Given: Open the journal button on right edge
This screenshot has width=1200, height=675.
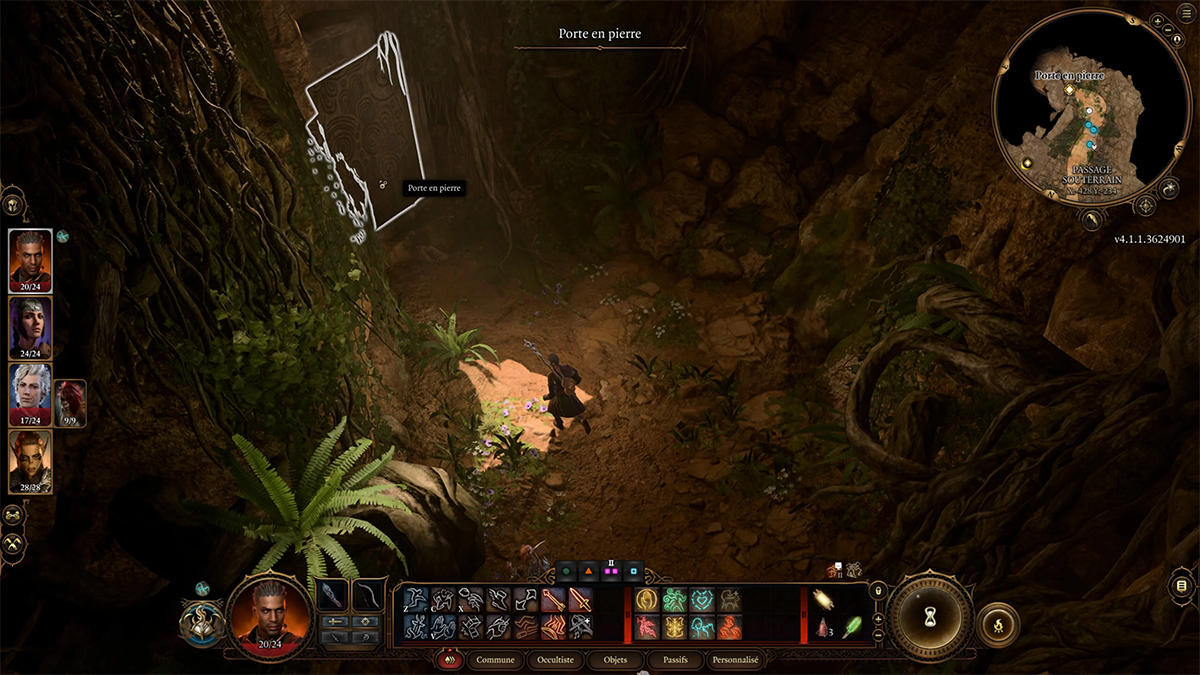Looking at the screenshot, I should (x=1182, y=586).
